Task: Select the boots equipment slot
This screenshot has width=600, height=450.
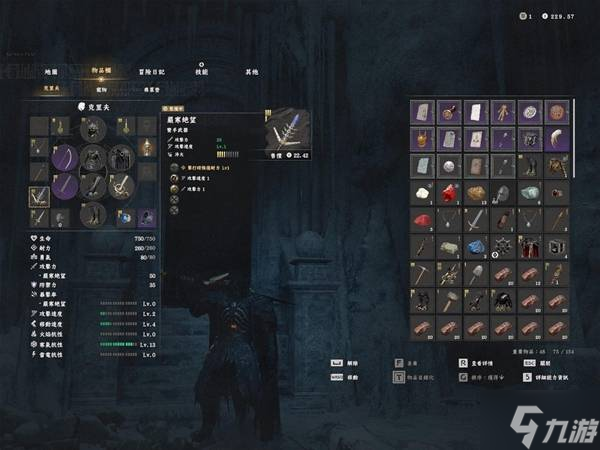Action: coord(93,212)
